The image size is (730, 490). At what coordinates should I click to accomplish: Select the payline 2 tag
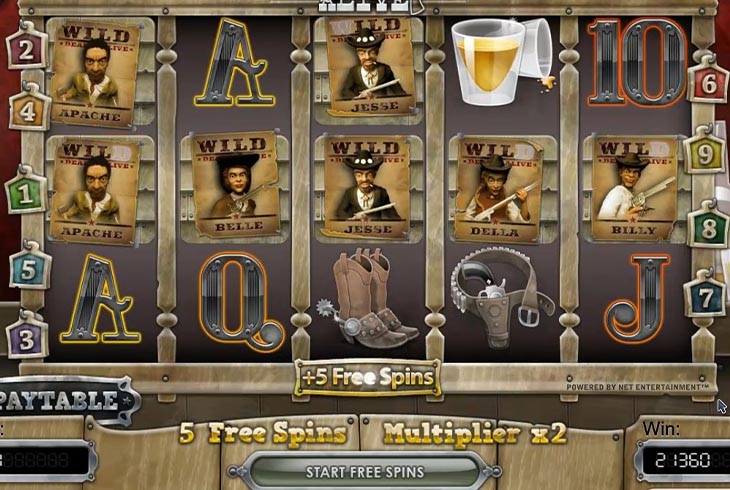click(27, 47)
